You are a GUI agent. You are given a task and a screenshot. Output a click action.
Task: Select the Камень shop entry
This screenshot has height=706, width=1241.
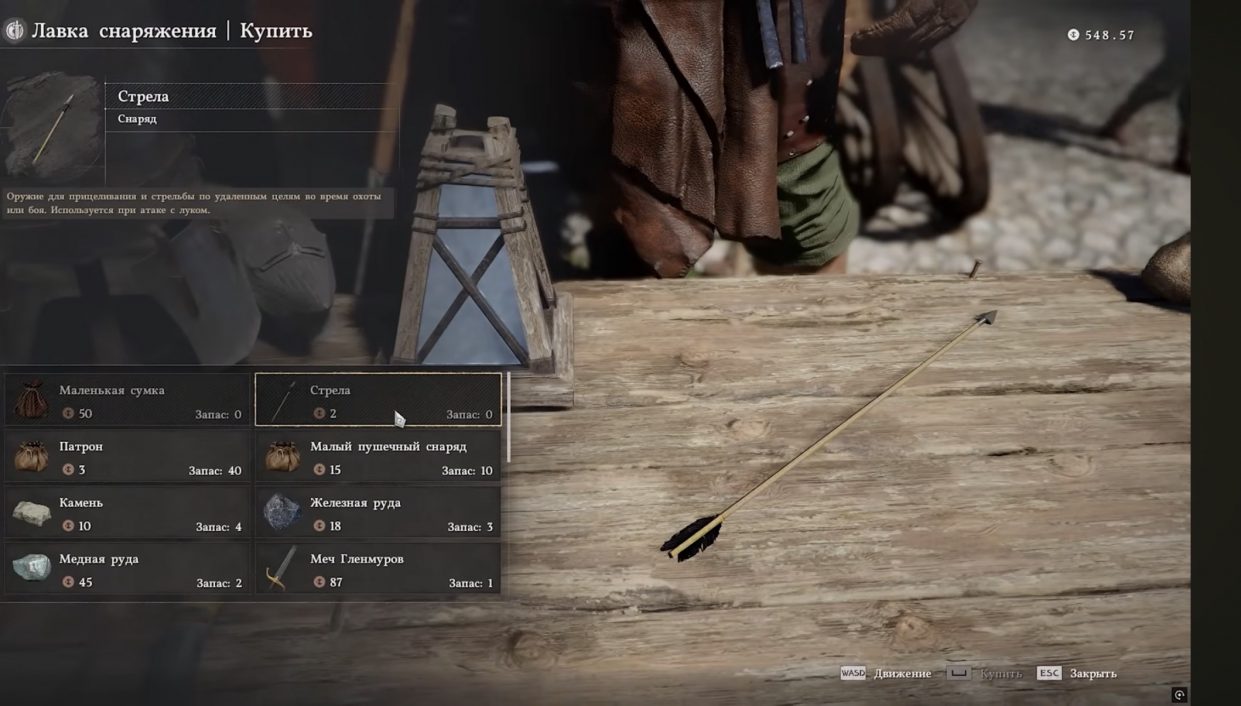tap(127, 513)
